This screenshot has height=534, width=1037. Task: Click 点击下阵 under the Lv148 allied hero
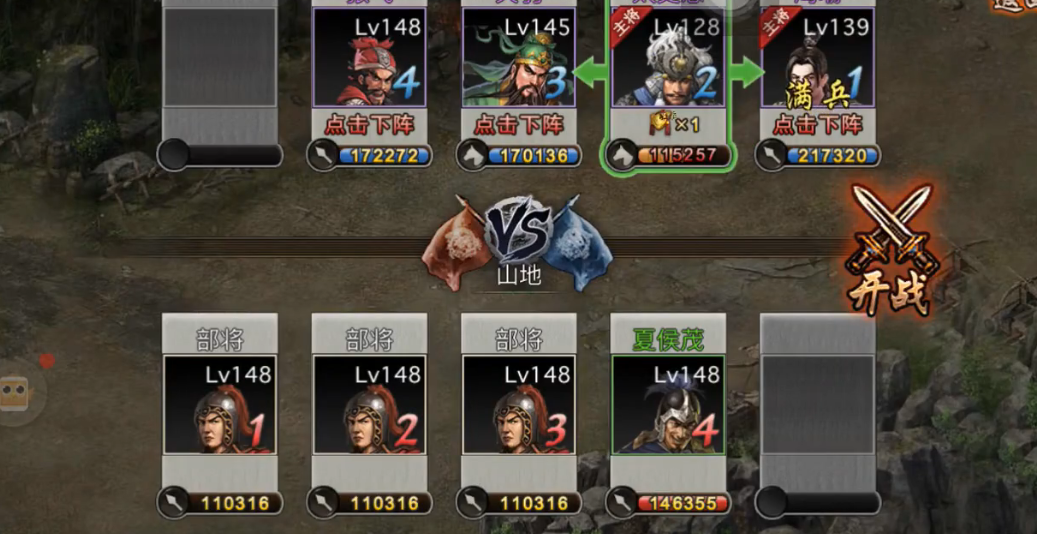coord(369,125)
